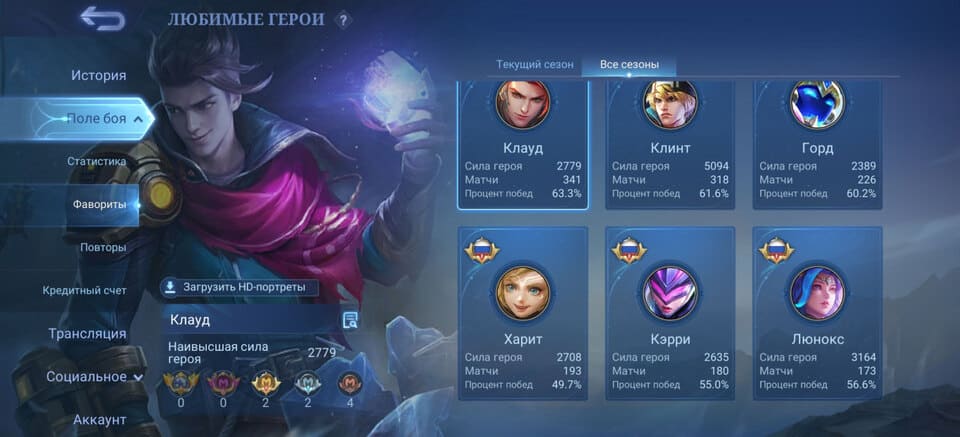Expand the Социальное menu section
Image resolution: width=960 pixels, height=437 pixels.
pyautogui.click(x=94, y=377)
